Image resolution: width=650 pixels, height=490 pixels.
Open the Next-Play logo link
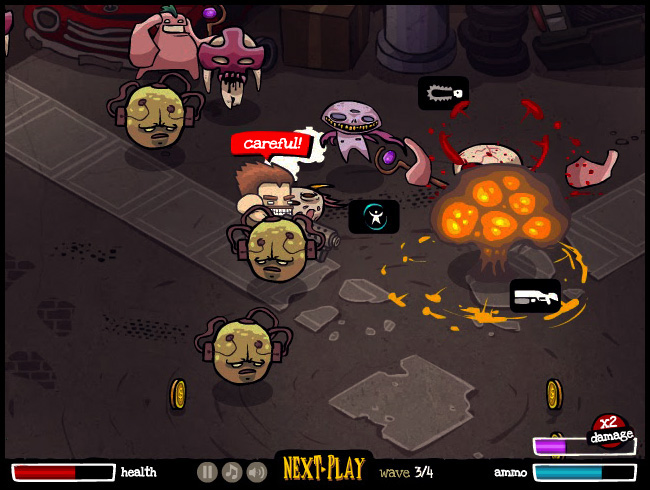[322, 469]
